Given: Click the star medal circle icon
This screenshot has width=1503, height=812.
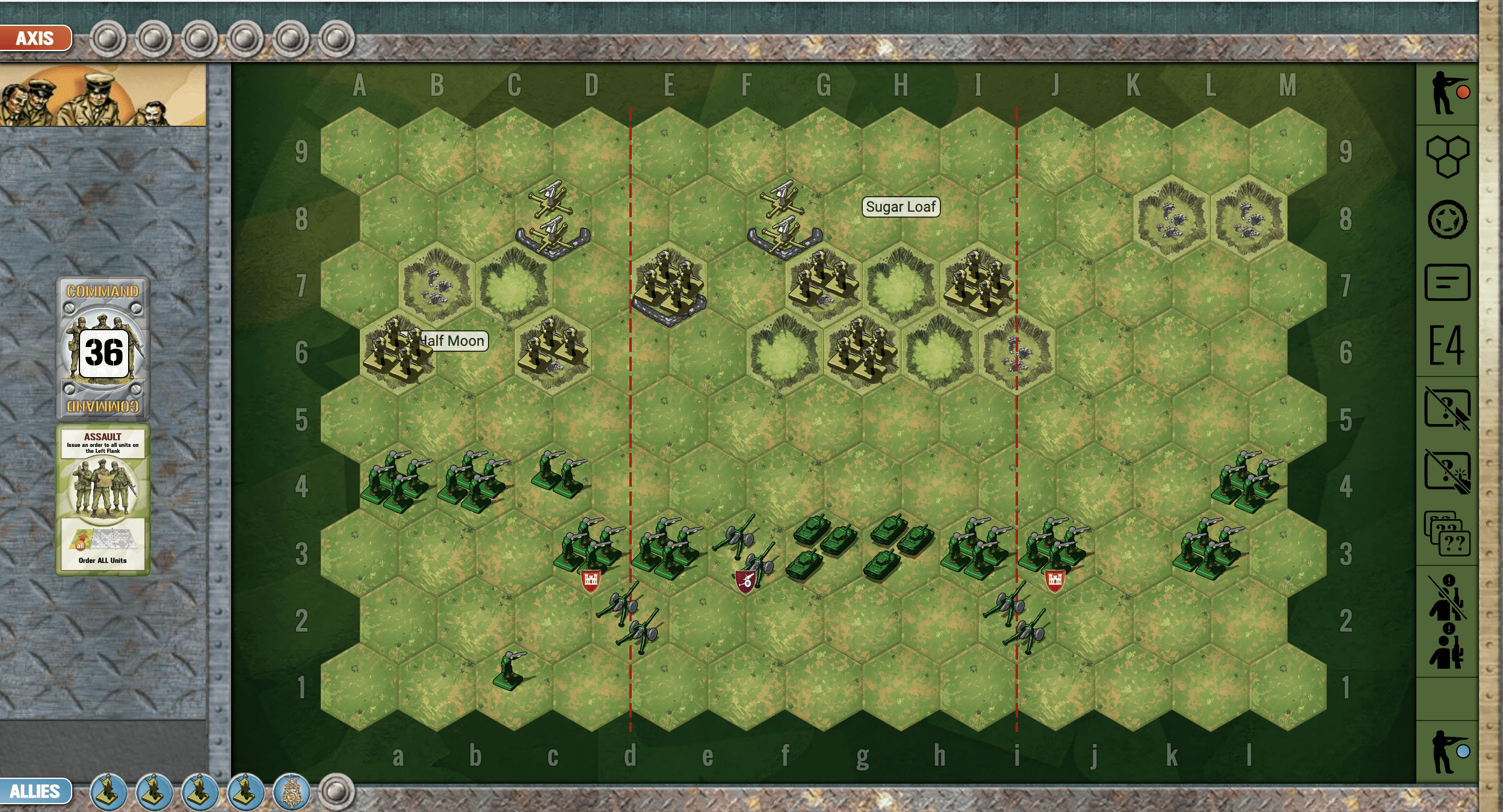Looking at the screenshot, I should pos(1447,220).
